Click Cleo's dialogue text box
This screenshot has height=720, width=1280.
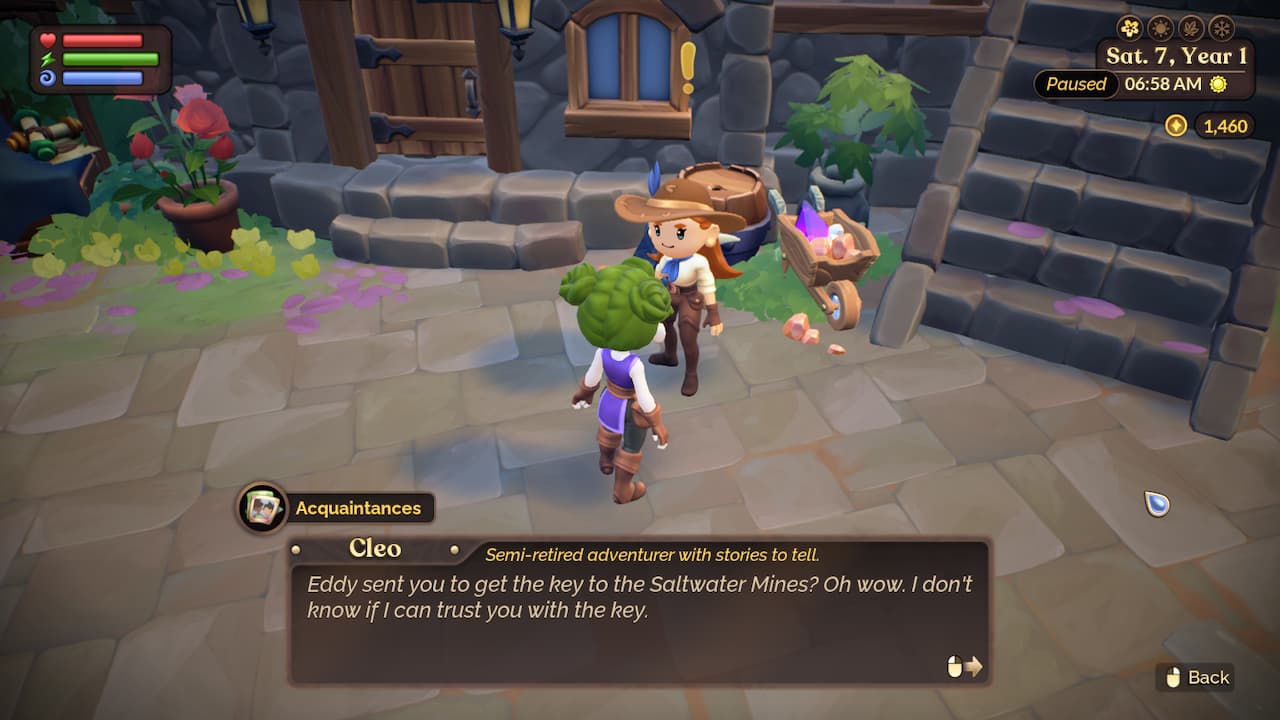tap(630, 620)
